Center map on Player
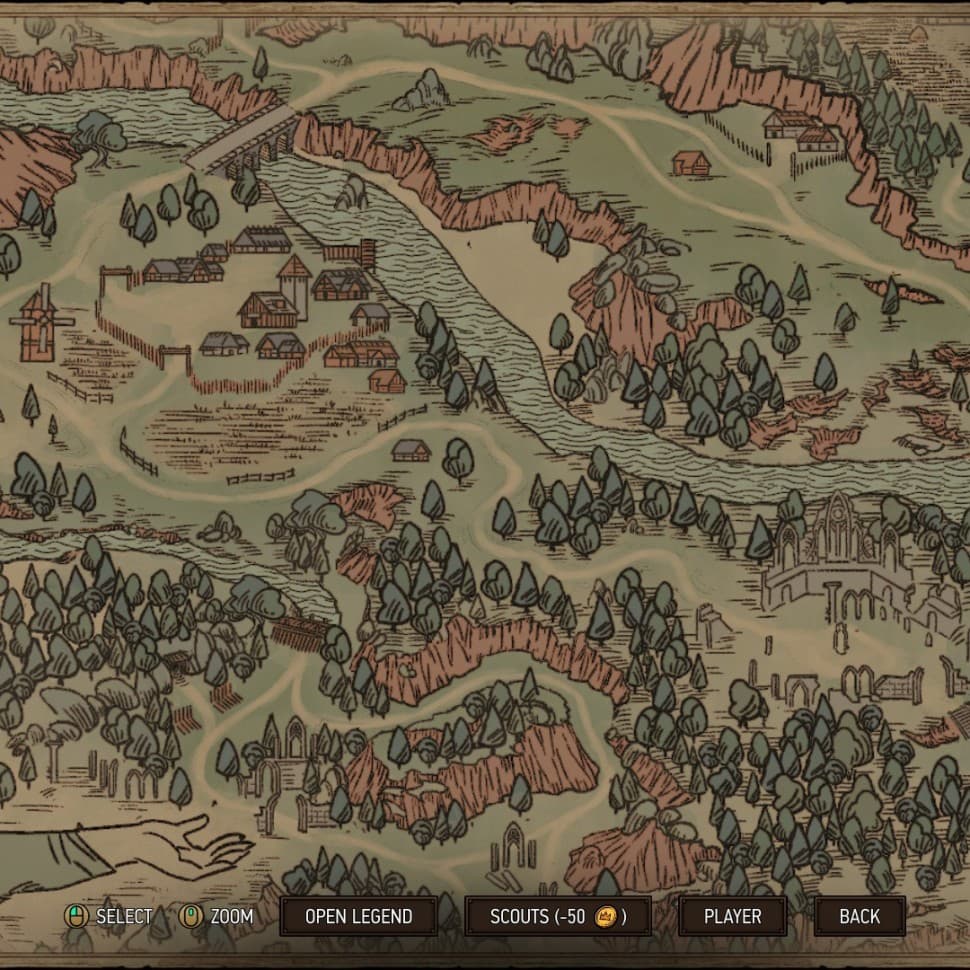Screen dimensions: 970x970 pos(732,916)
